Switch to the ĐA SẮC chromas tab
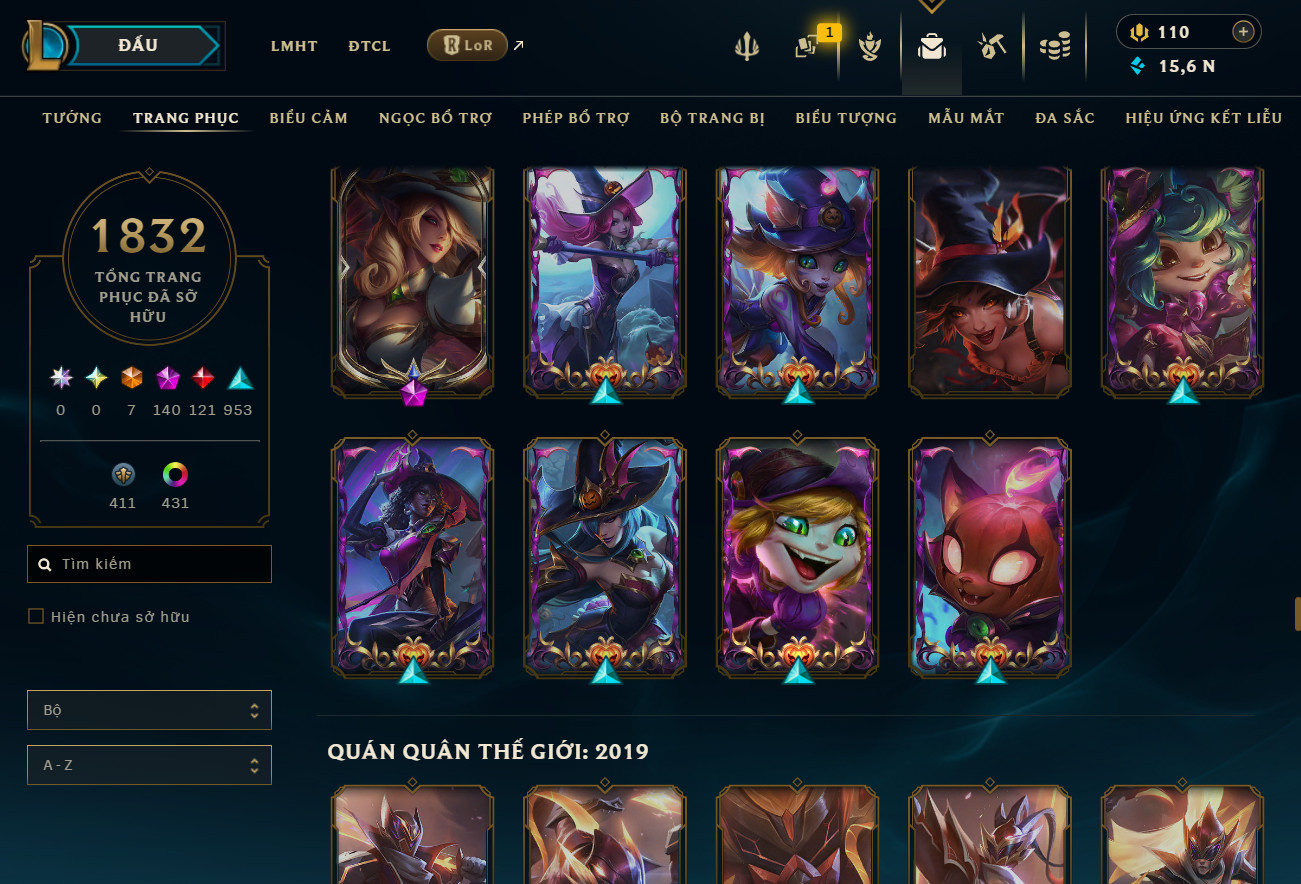This screenshot has height=884, width=1301. (x=1065, y=118)
